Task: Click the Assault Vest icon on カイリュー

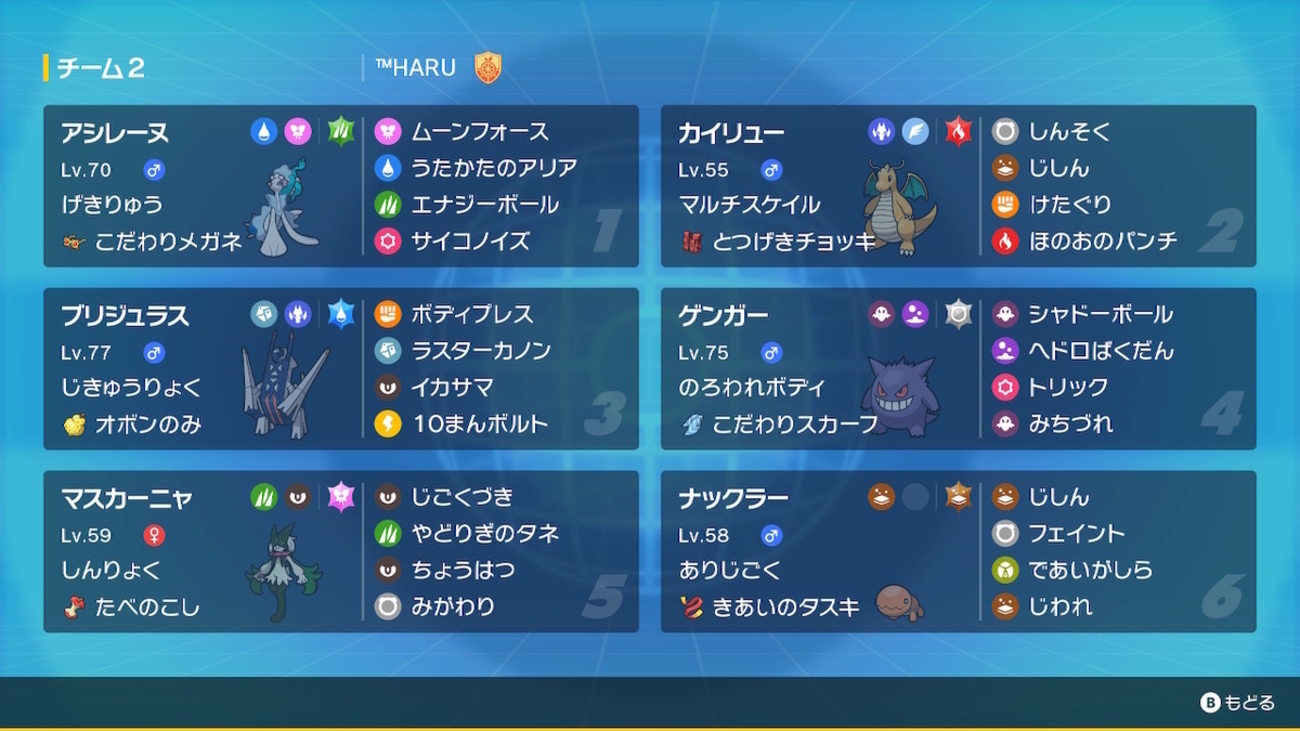Action: pos(694,240)
